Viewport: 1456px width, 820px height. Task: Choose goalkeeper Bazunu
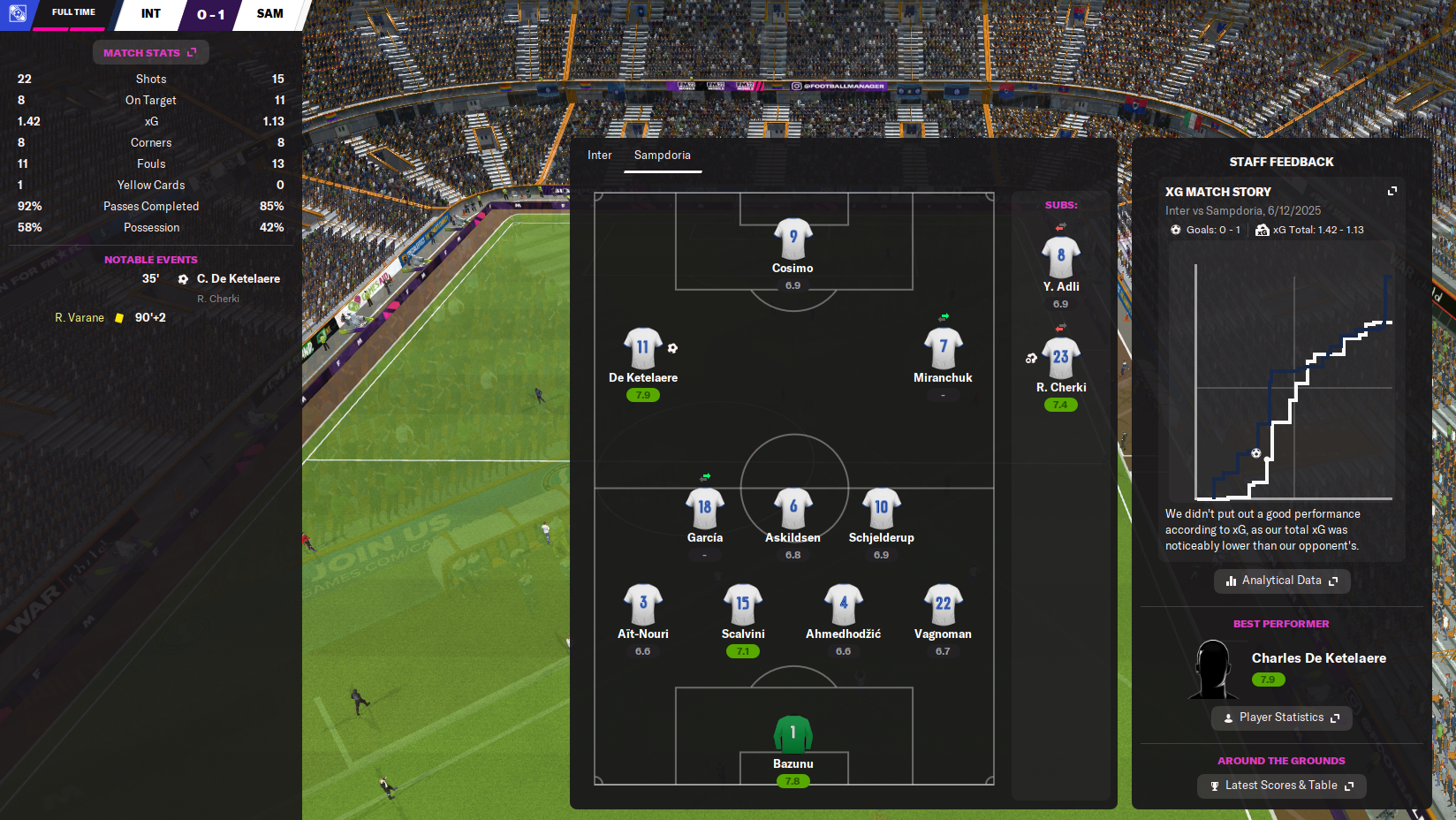point(792,735)
